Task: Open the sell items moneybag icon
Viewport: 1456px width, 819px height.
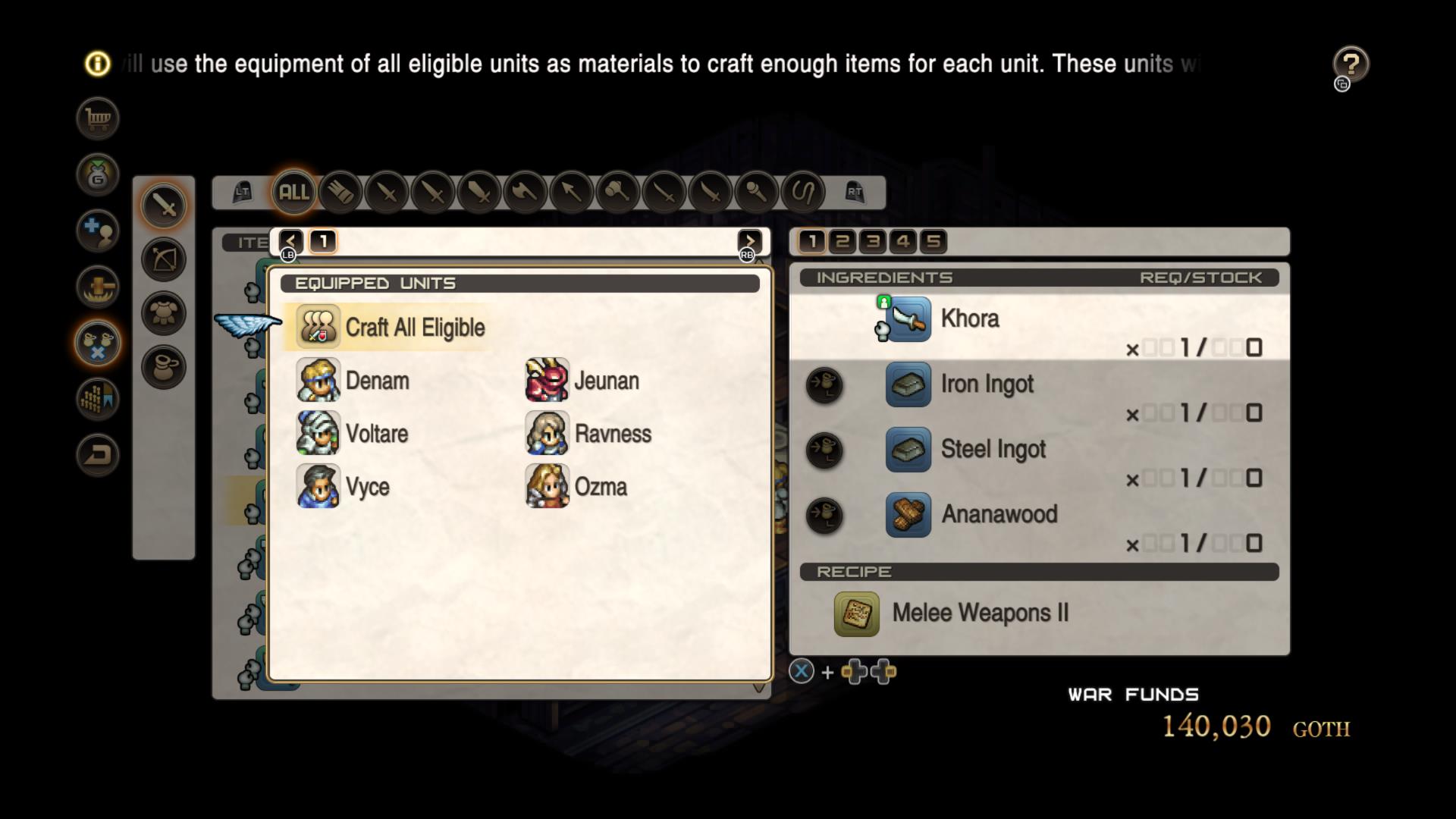Action: click(x=97, y=175)
